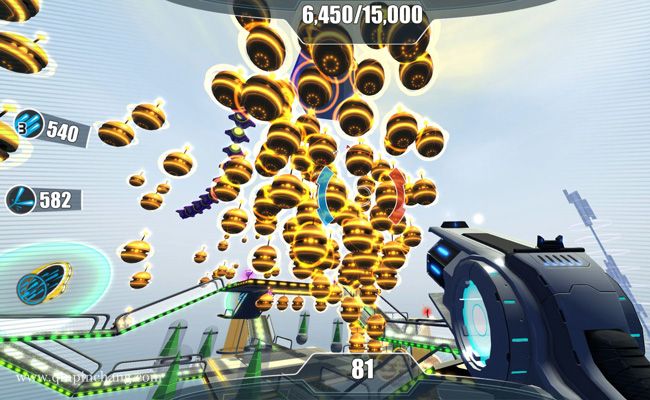
Task: Choose the laser beam weapon icon beside 582
Action: (21, 200)
